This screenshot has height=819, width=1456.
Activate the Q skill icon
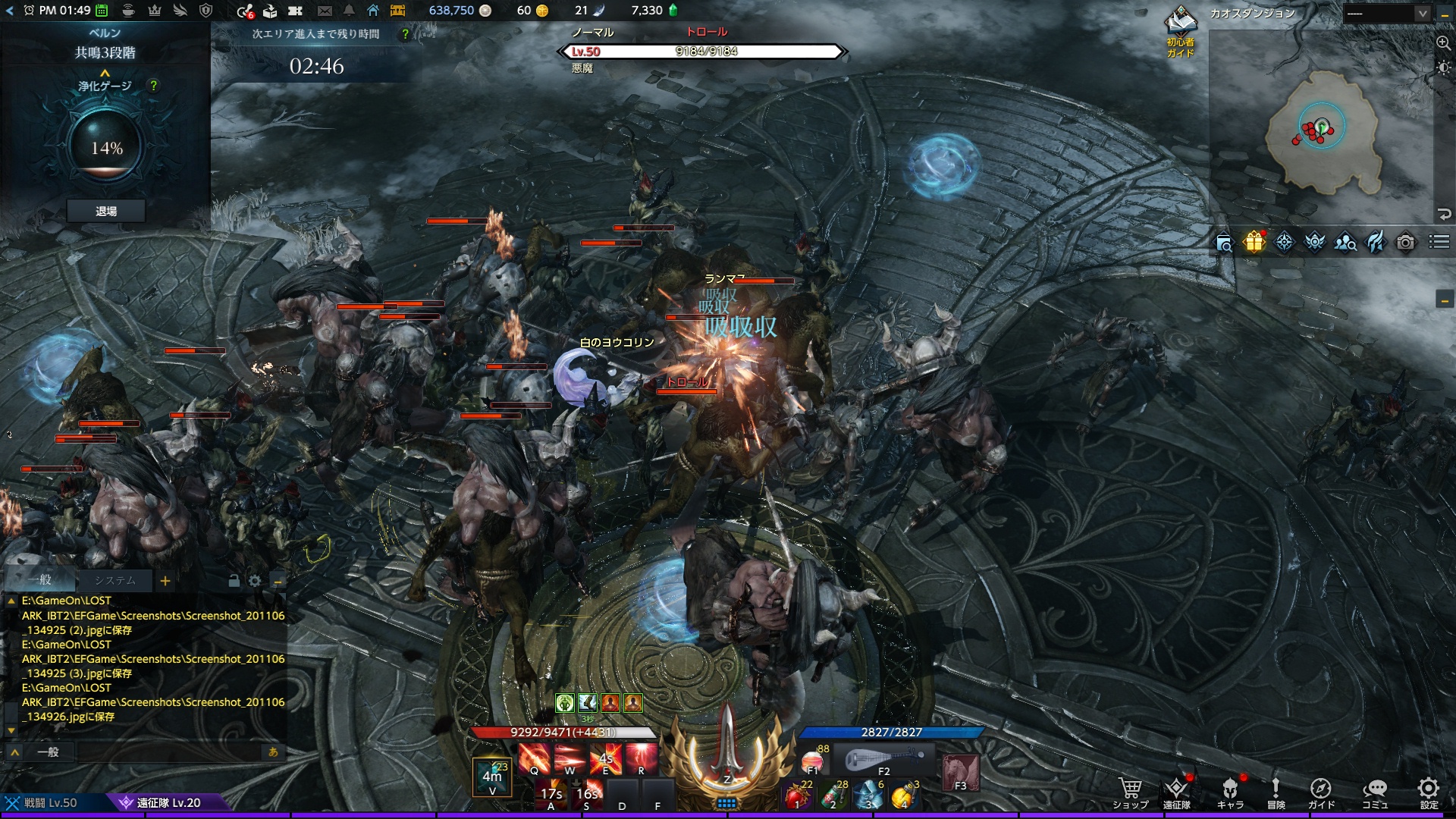[535, 758]
